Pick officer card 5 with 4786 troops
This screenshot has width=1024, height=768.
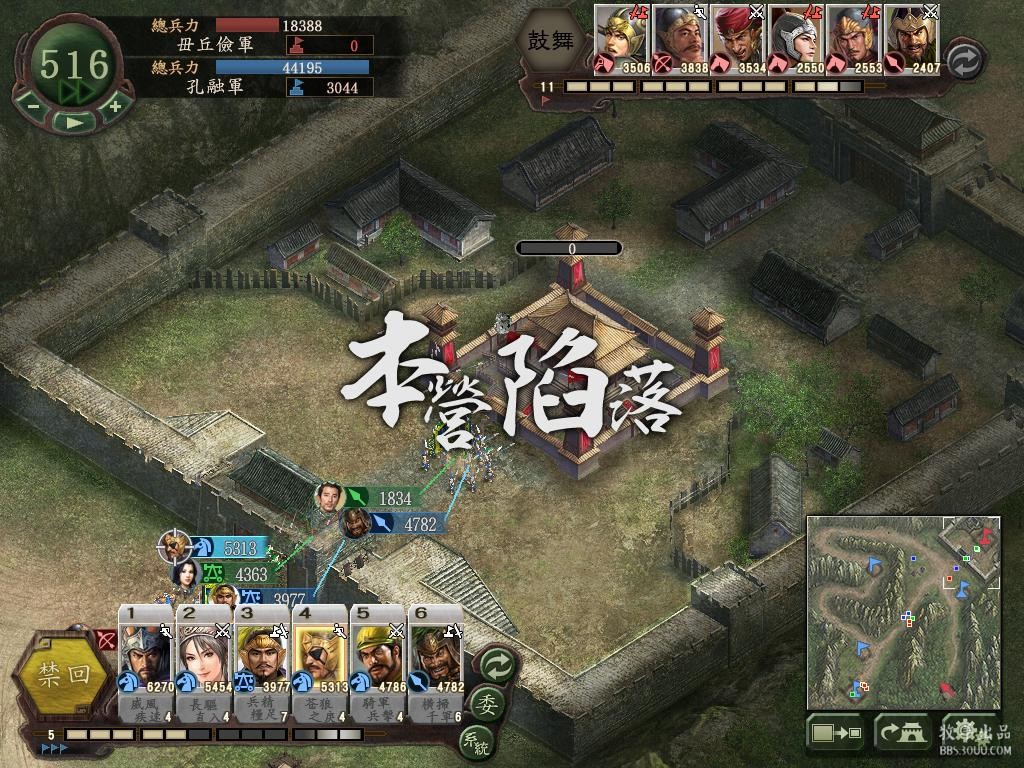[x=378, y=660]
